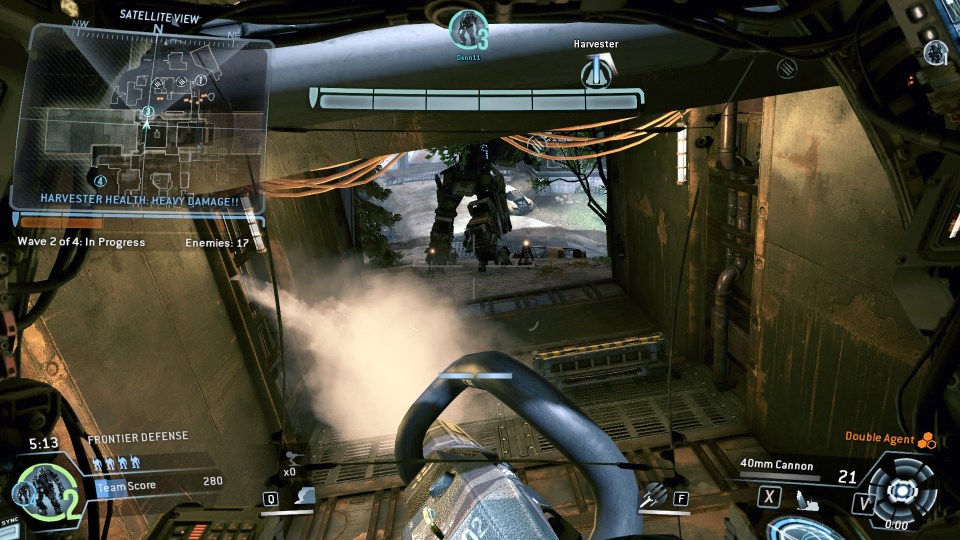Trigger the titan dash icon
The image size is (960, 540).
pos(307,494)
